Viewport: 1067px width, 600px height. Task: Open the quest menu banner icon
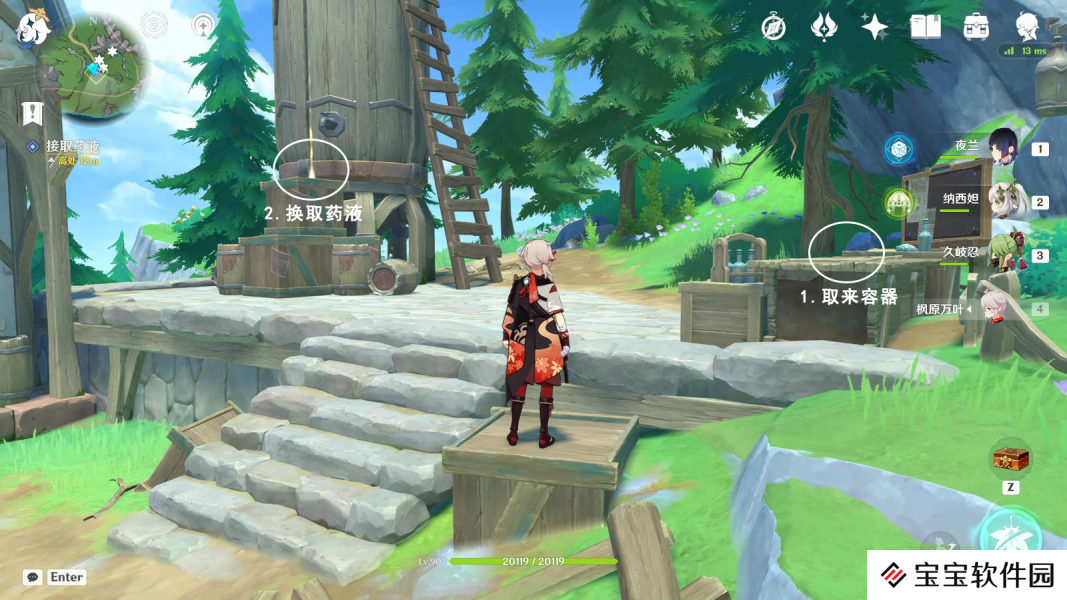[x=31, y=114]
